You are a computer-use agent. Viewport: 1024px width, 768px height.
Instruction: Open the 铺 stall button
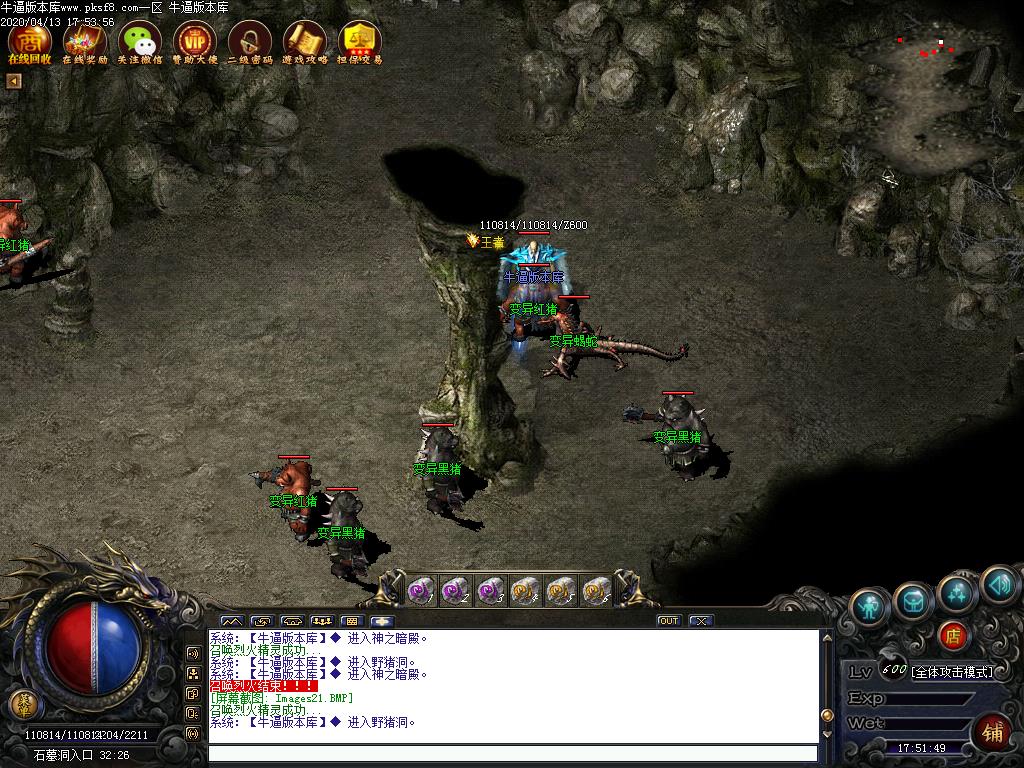coord(993,731)
